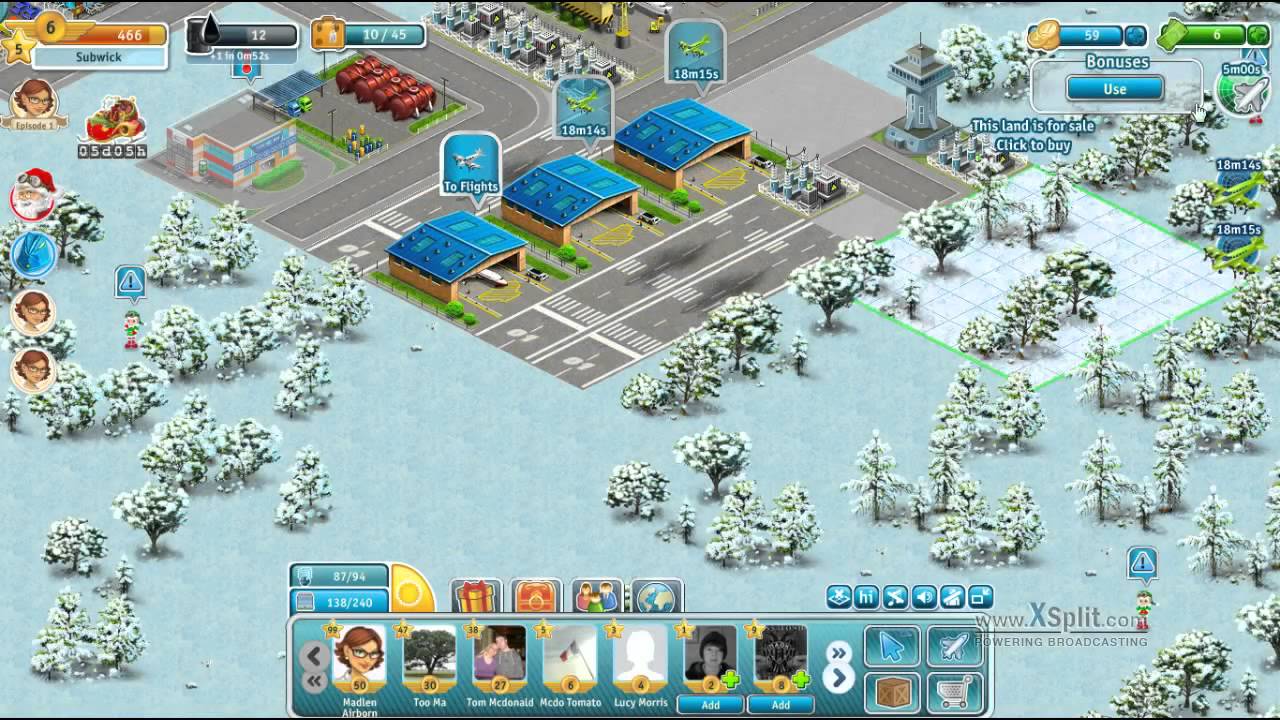Viewport: 1280px width, 720px height.
Task: Select Madlen Airborn's friend portrait
Action: coord(359,658)
